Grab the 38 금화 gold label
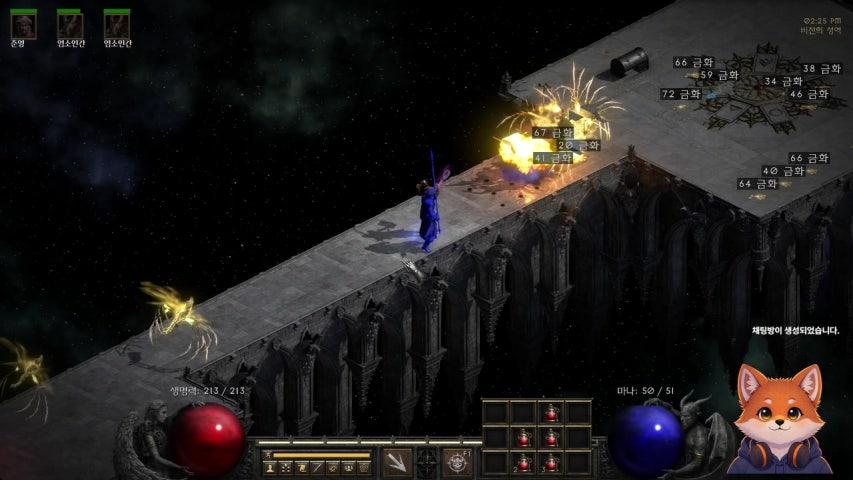 [822, 69]
